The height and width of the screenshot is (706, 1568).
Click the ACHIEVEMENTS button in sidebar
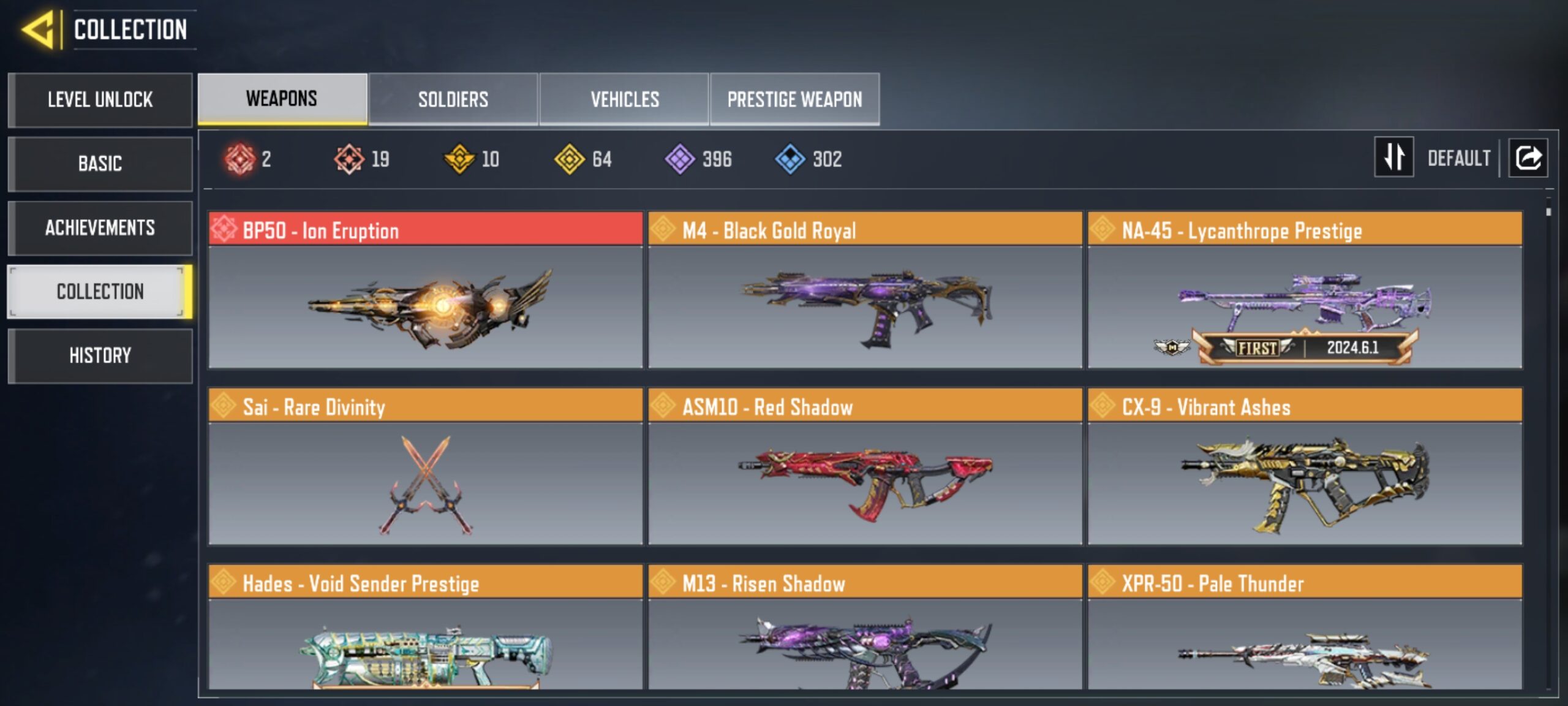[x=100, y=227]
